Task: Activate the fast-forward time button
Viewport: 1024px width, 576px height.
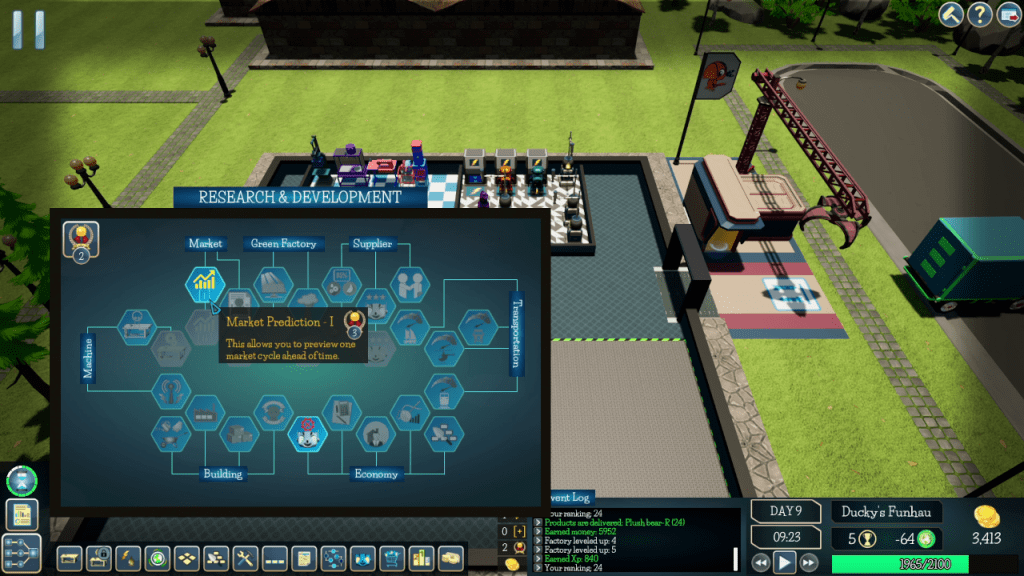Action: click(x=810, y=563)
